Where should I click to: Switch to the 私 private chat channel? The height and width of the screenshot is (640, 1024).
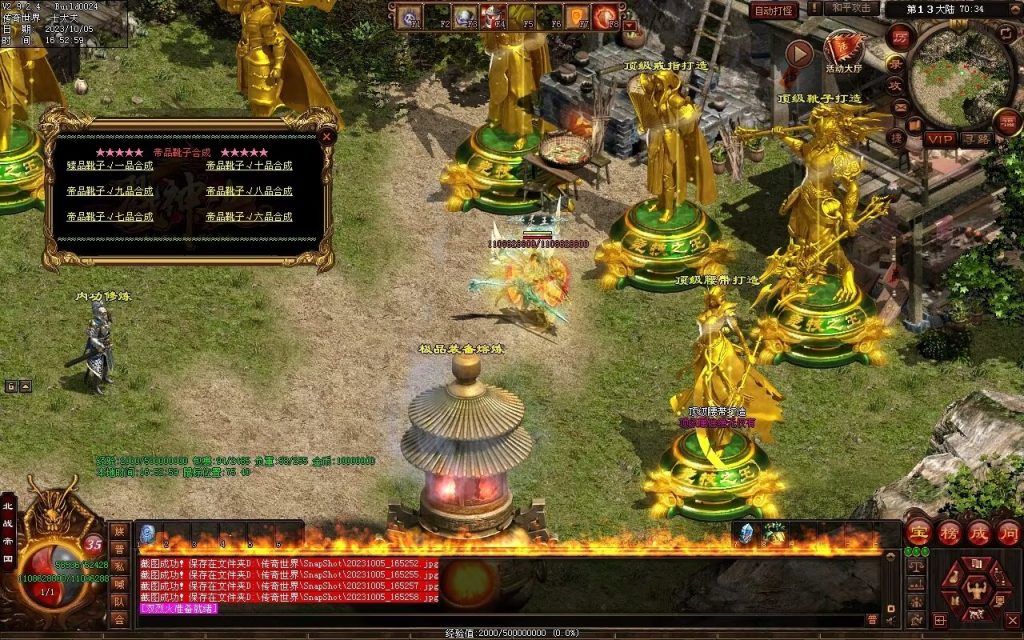119,567
